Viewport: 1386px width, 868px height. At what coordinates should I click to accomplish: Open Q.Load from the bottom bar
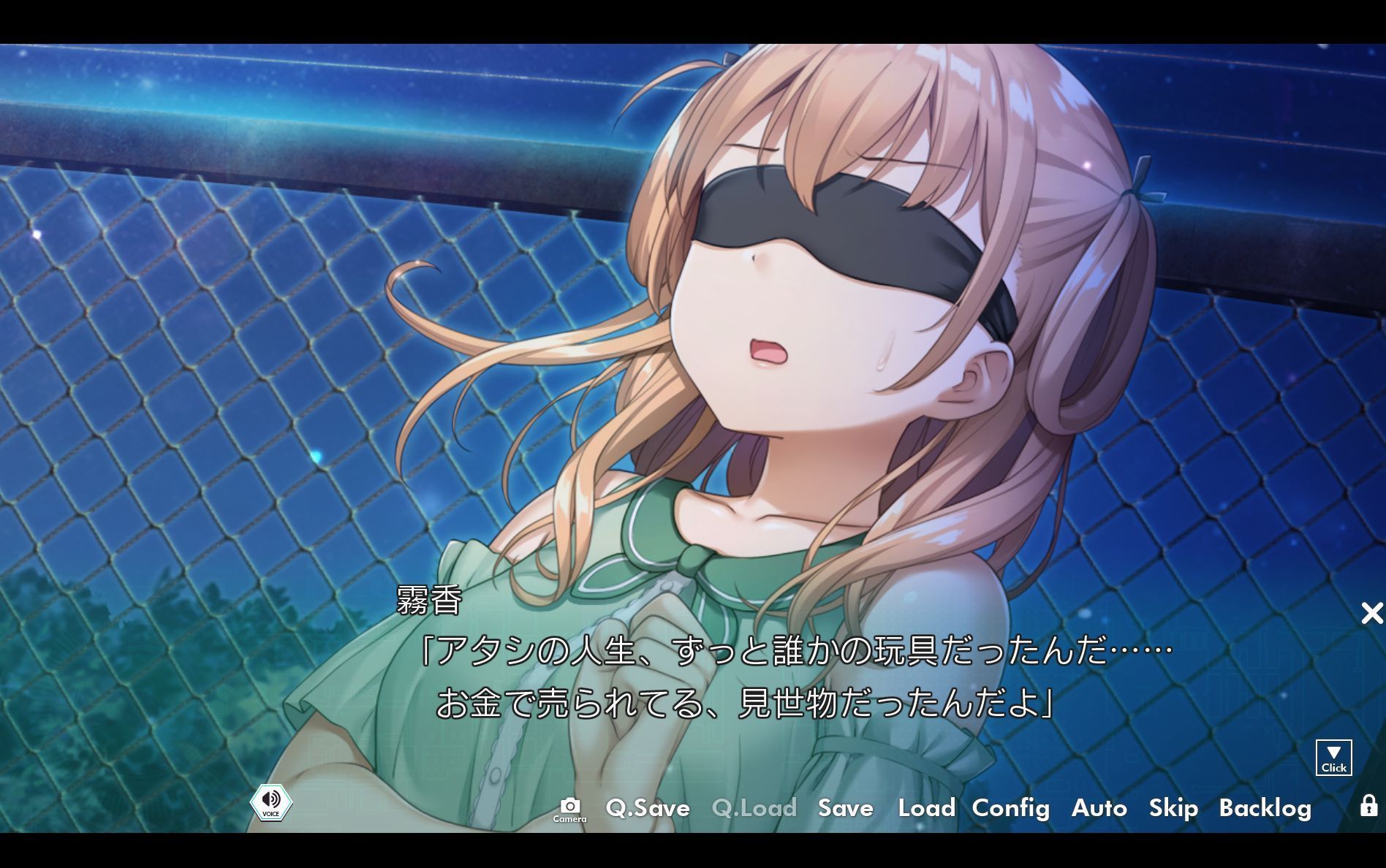[x=753, y=809]
